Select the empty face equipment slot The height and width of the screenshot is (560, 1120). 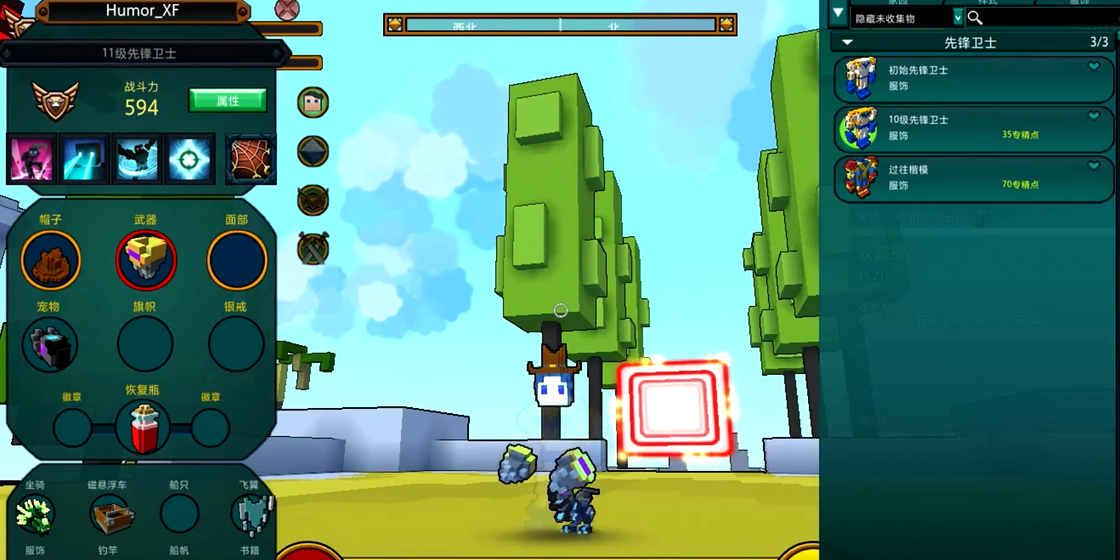237,260
